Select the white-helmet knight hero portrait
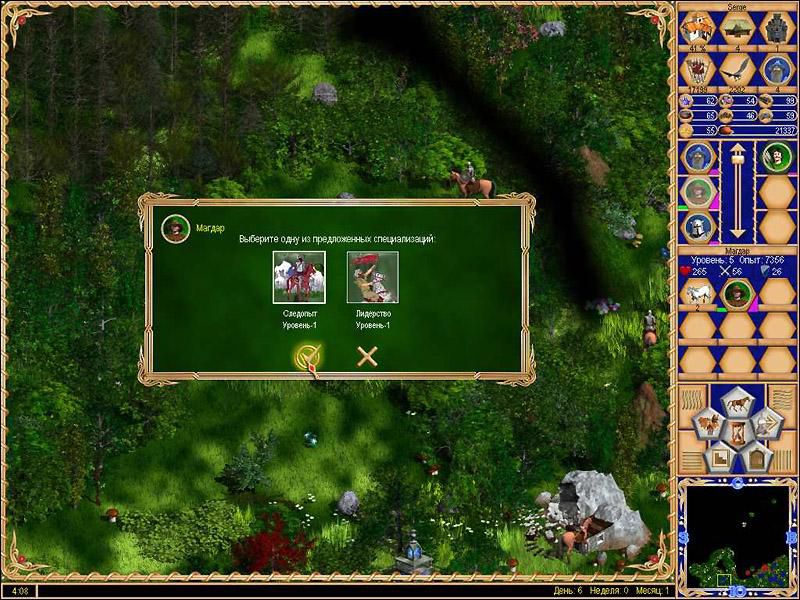The height and width of the screenshot is (600, 800). (697, 226)
